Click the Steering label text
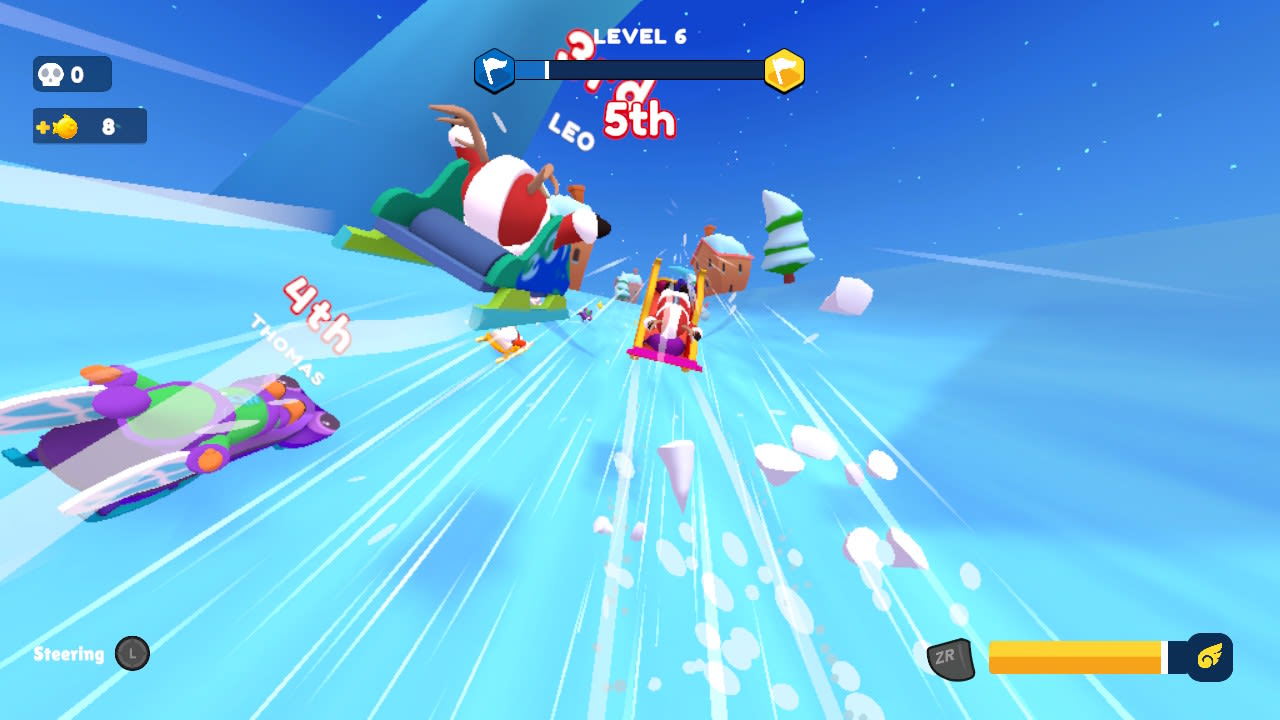The width and height of the screenshot is (1280, 720). tap(67, 654)
